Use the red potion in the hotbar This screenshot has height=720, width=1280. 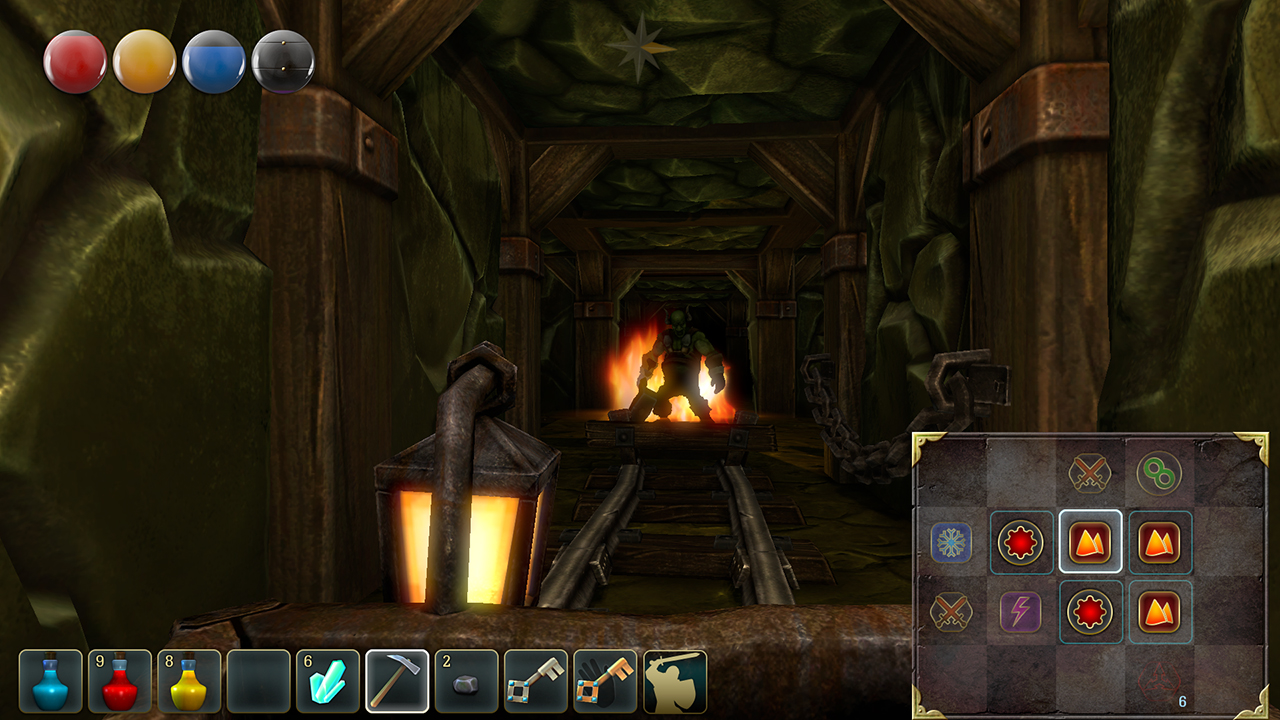click(x=120, y=682)
